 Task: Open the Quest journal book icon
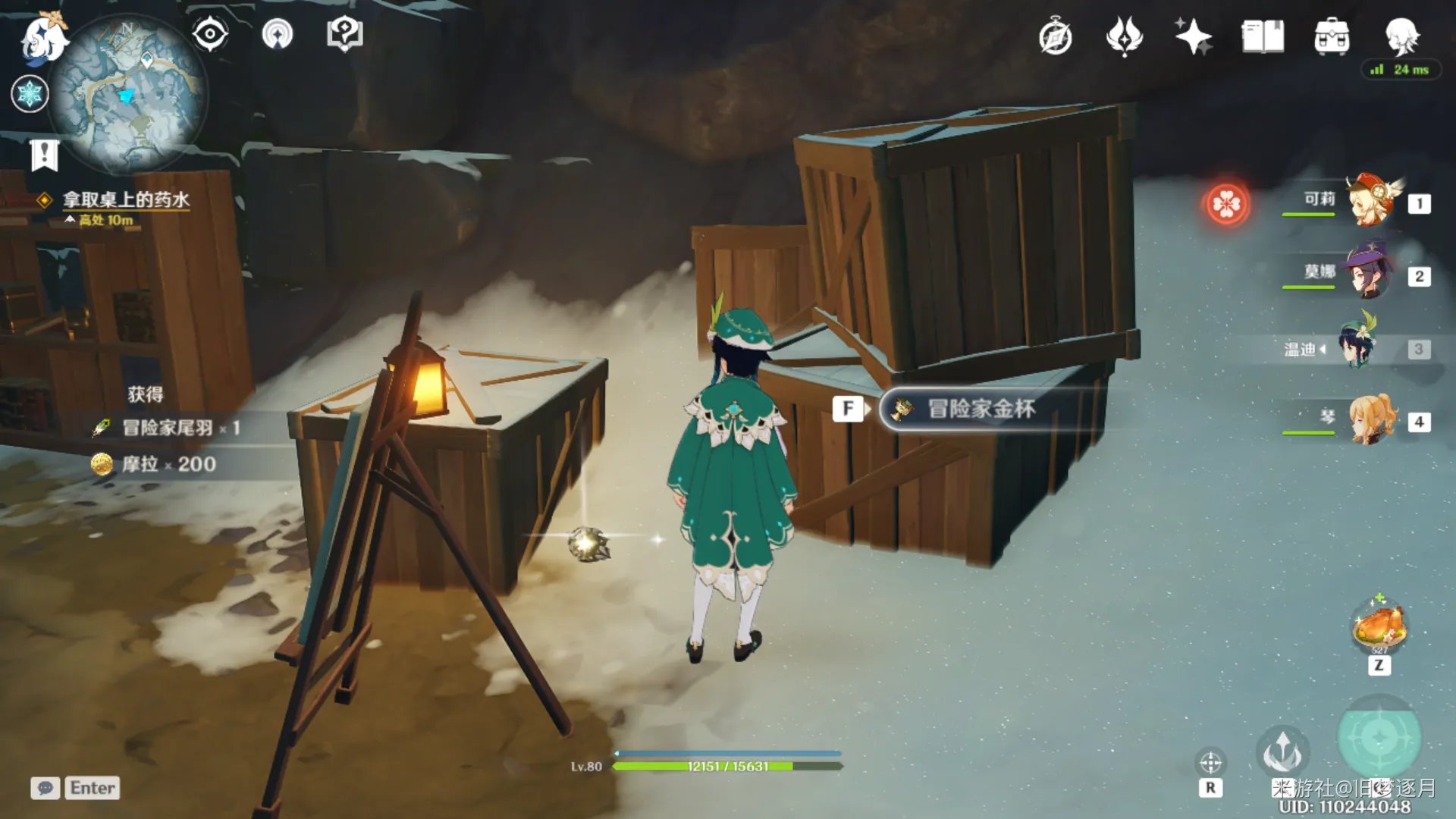[x=1263, y=36]
